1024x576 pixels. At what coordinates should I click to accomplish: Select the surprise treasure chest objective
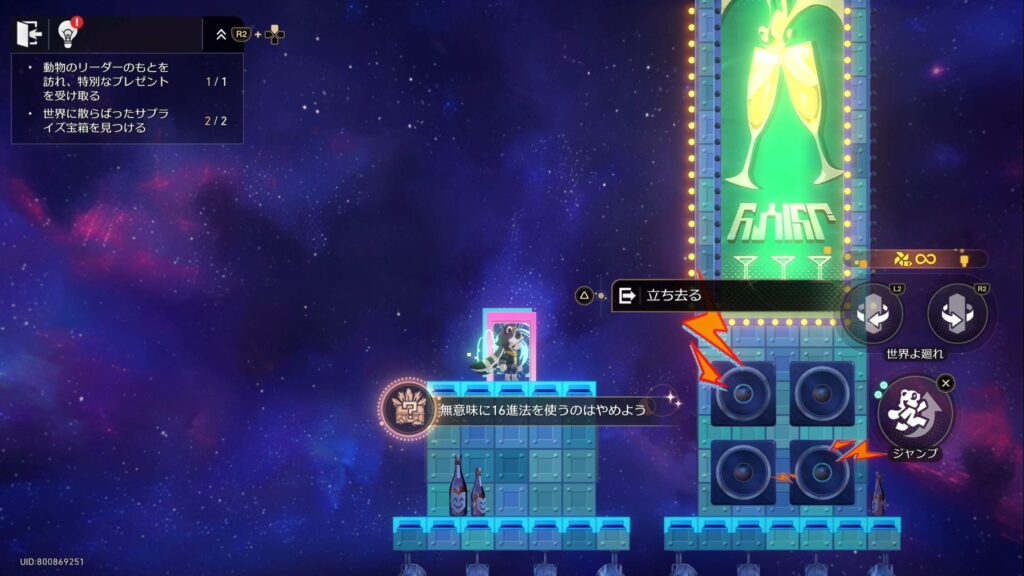click(100, 121)
